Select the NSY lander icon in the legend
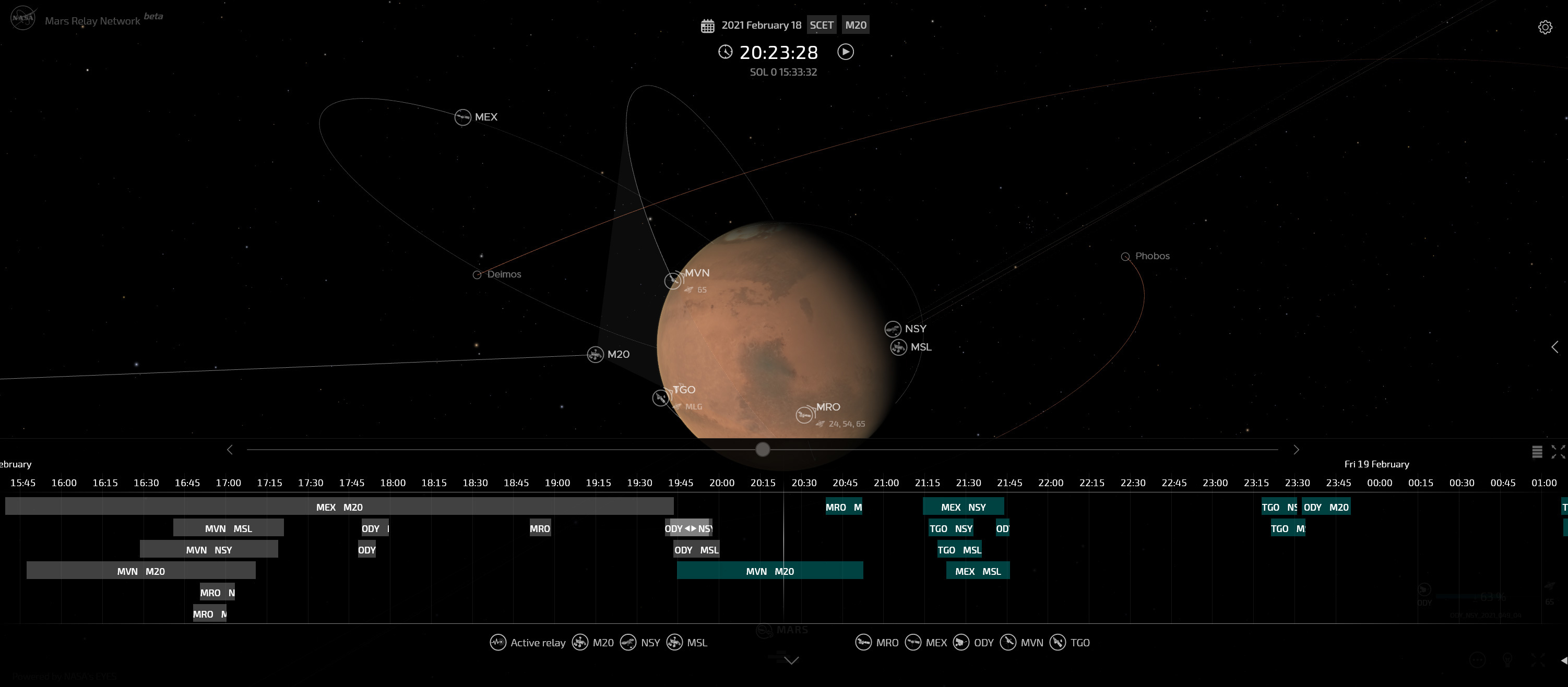 tap(628, 643)
